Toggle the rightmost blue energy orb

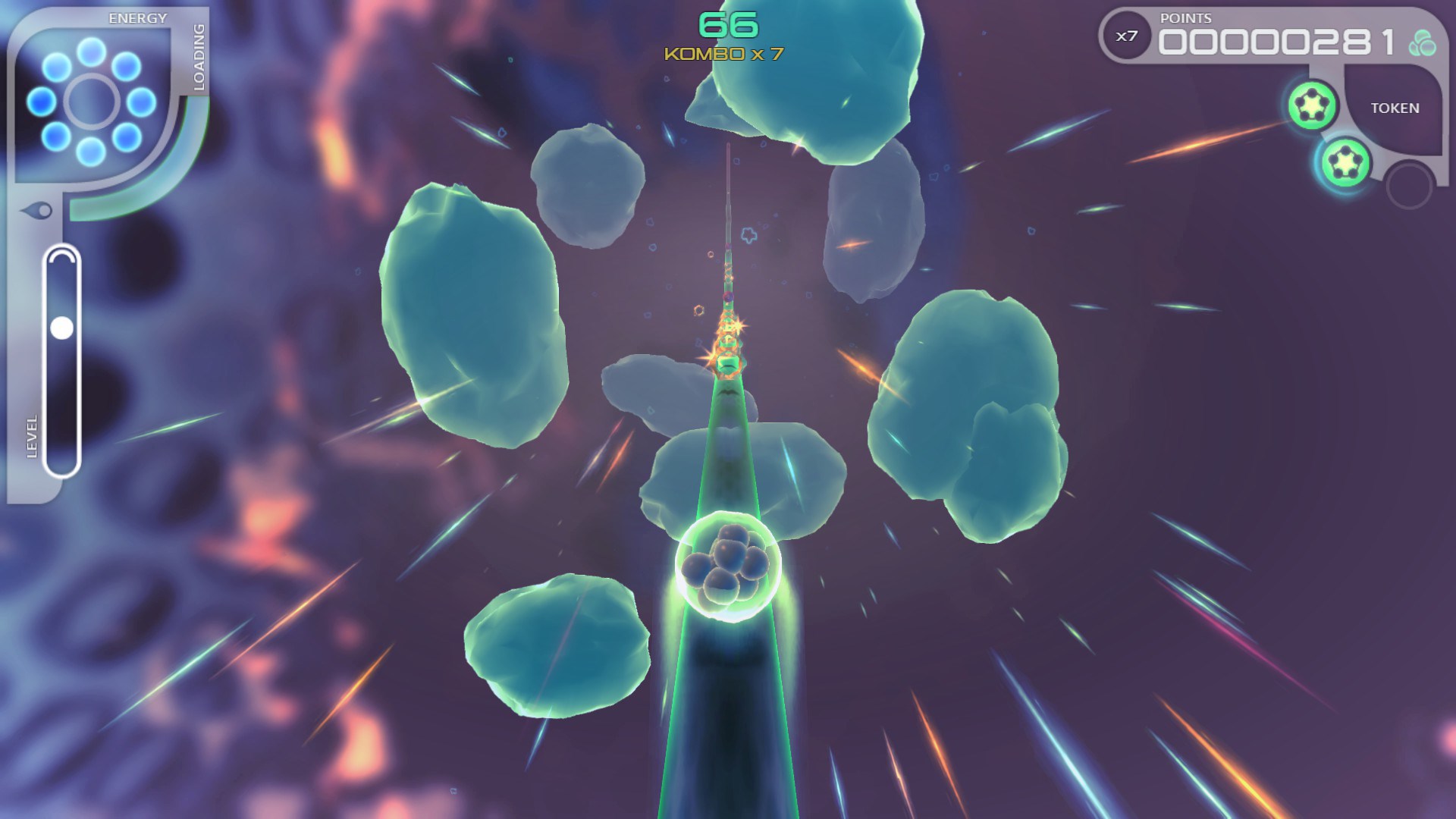[140, 103]
